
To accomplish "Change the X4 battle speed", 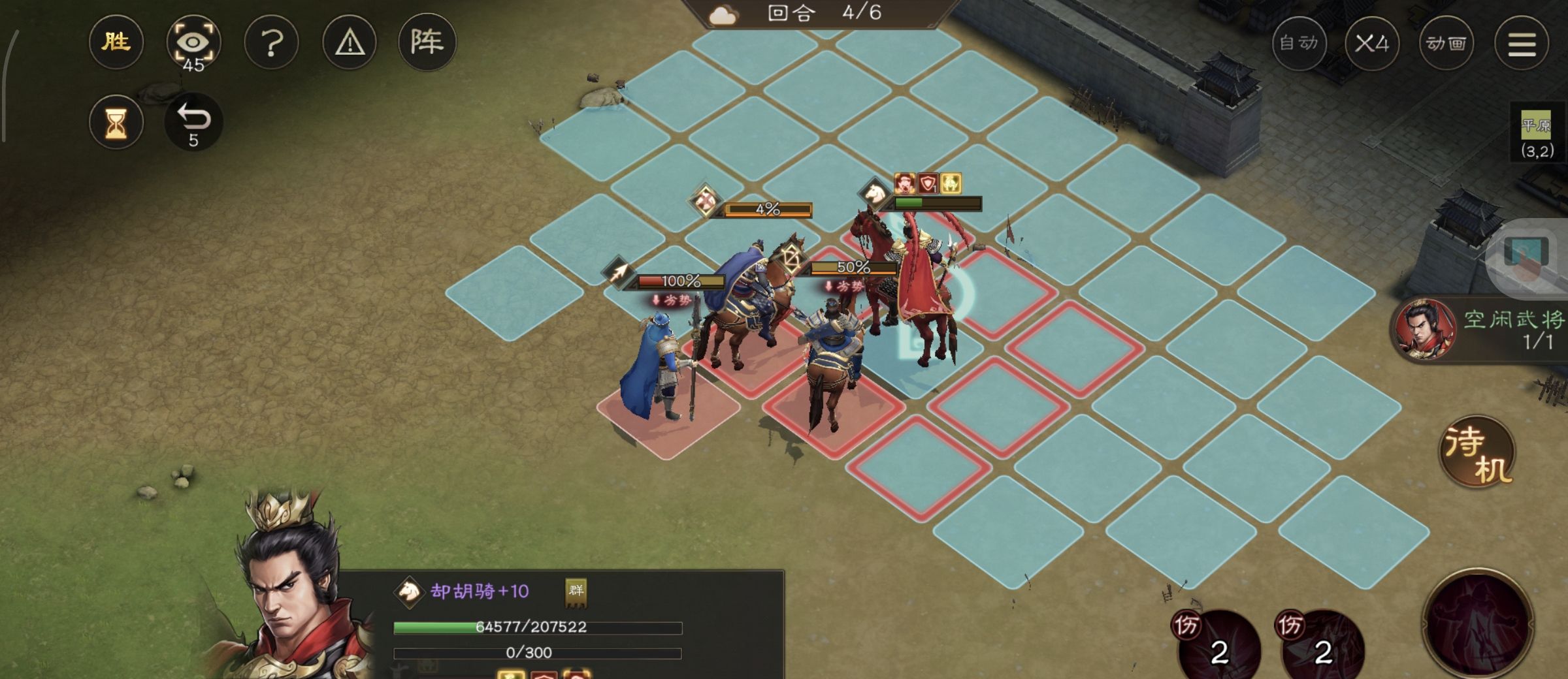I will 1372,43.
